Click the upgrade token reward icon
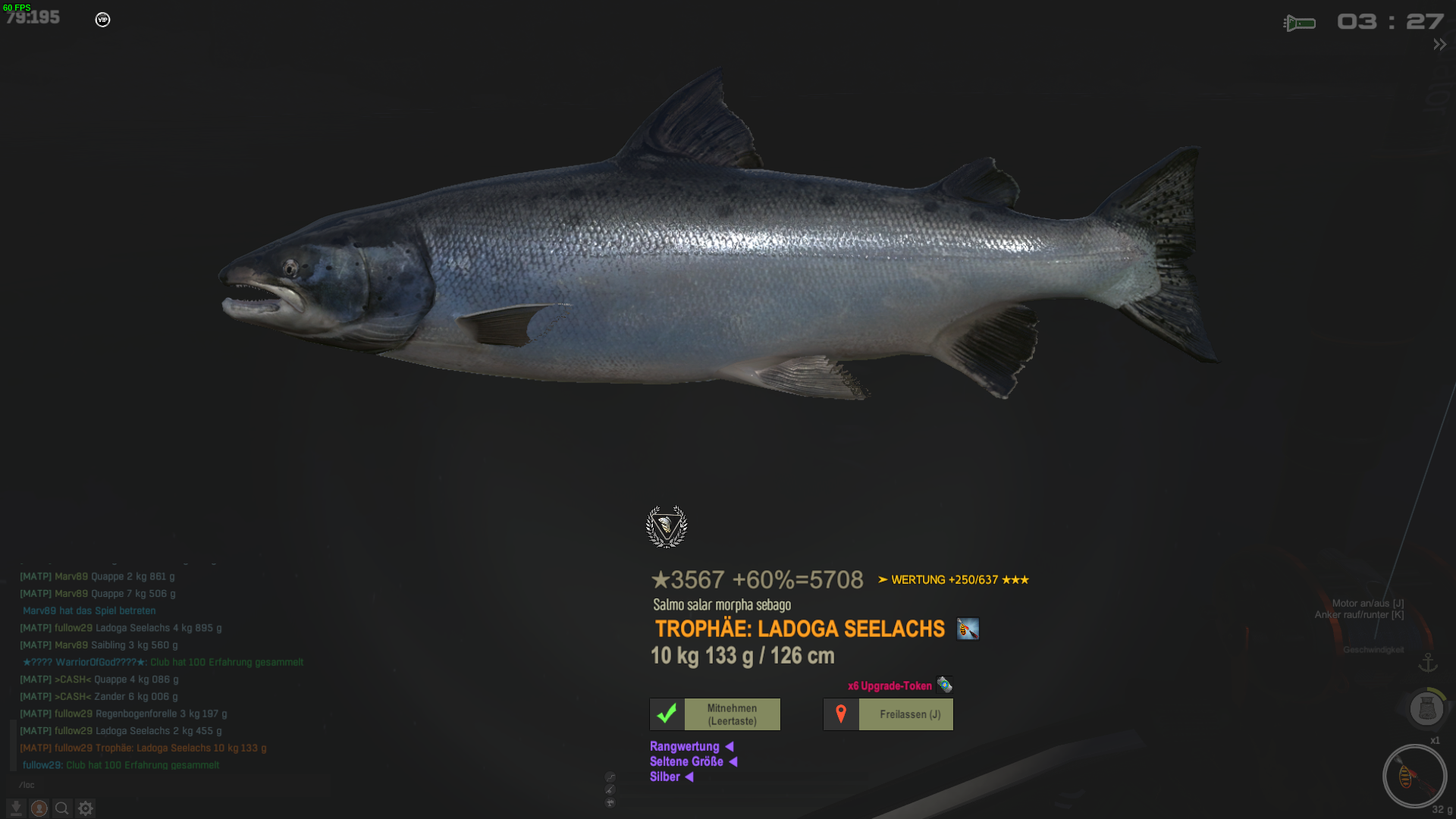 [944, 685]
